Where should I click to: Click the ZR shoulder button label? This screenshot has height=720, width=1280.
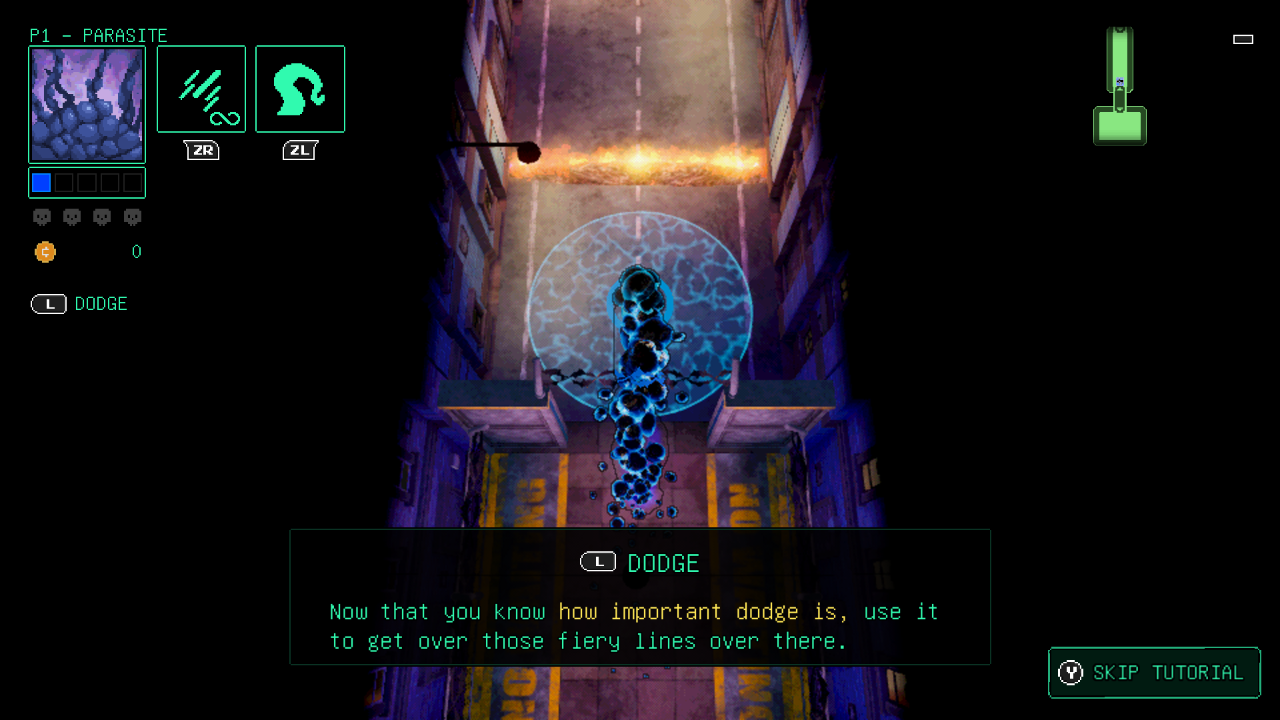(201, 150)
